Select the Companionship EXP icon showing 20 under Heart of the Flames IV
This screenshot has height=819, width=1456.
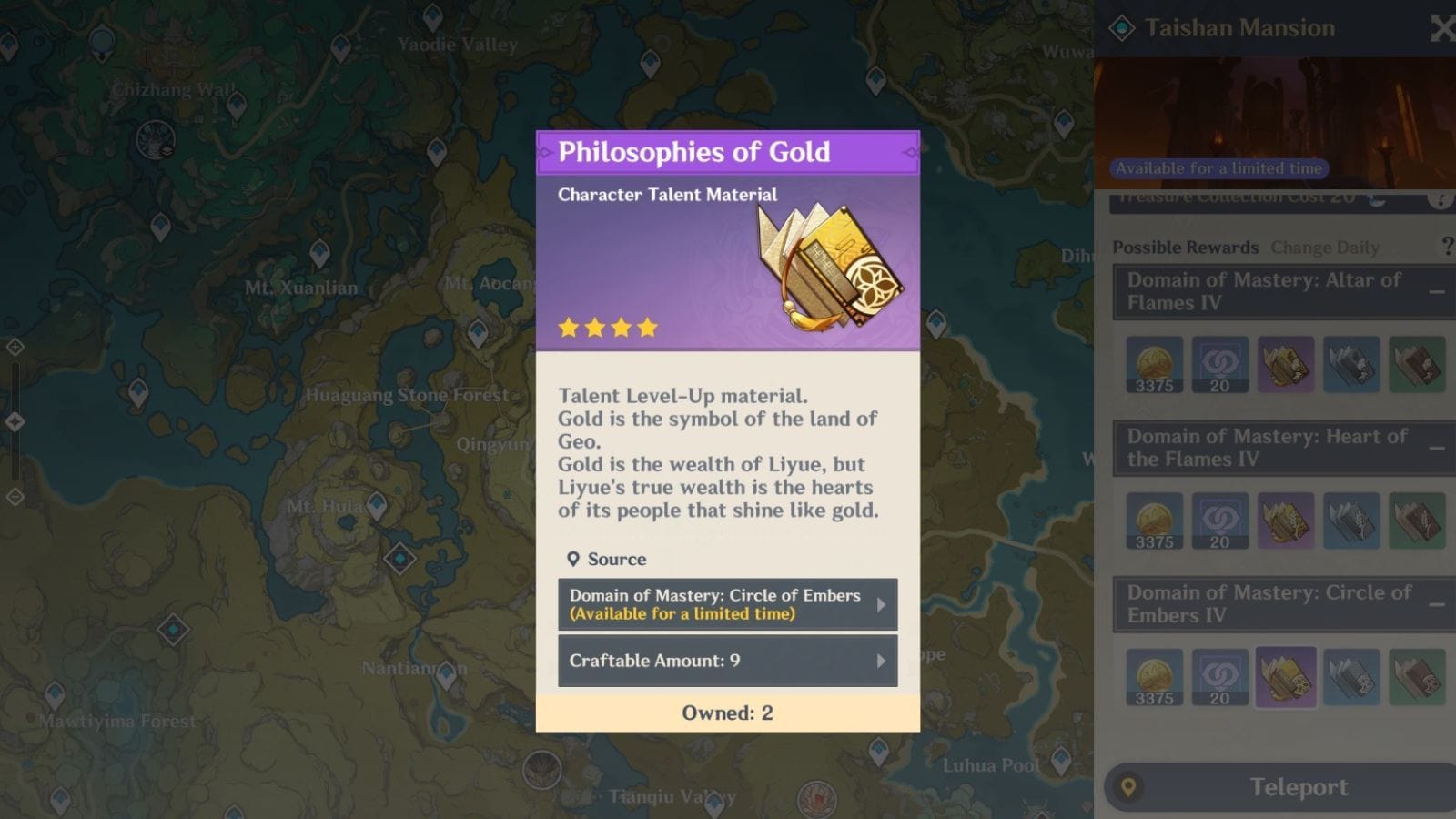pos(1220,521)
